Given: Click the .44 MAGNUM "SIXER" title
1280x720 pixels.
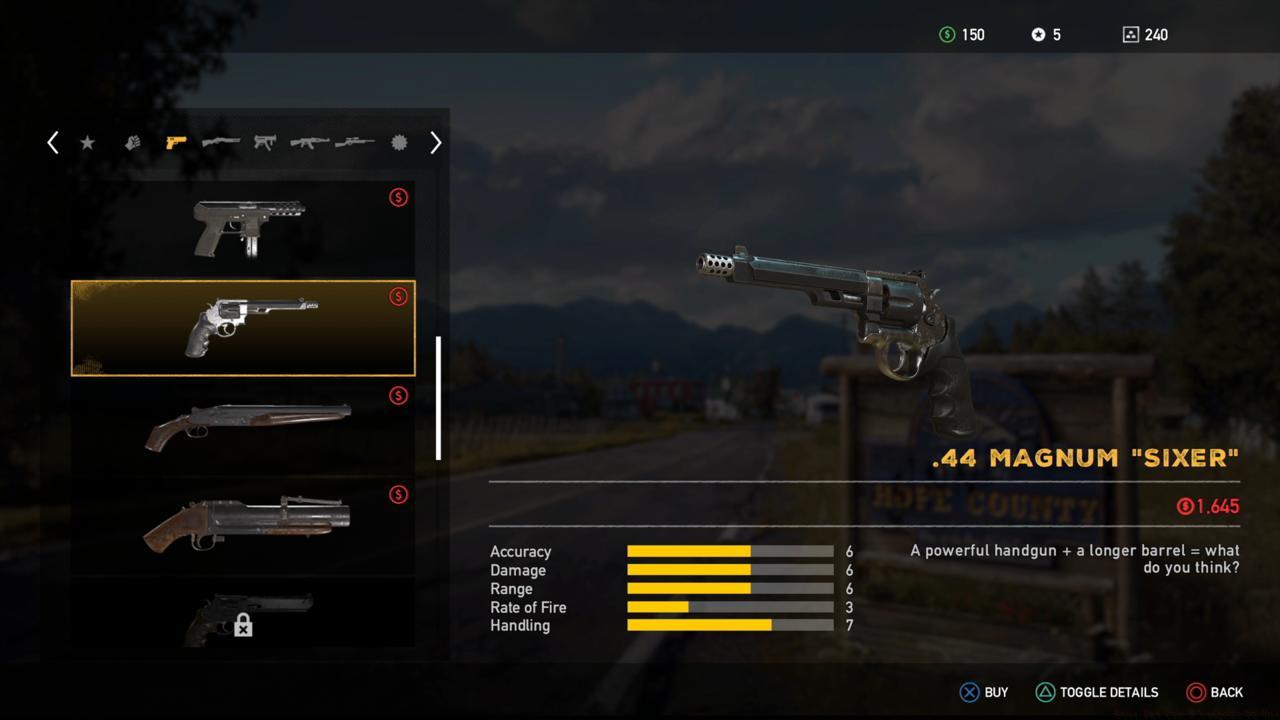Looking at the screenshot, I should [x=1084, y=457].
